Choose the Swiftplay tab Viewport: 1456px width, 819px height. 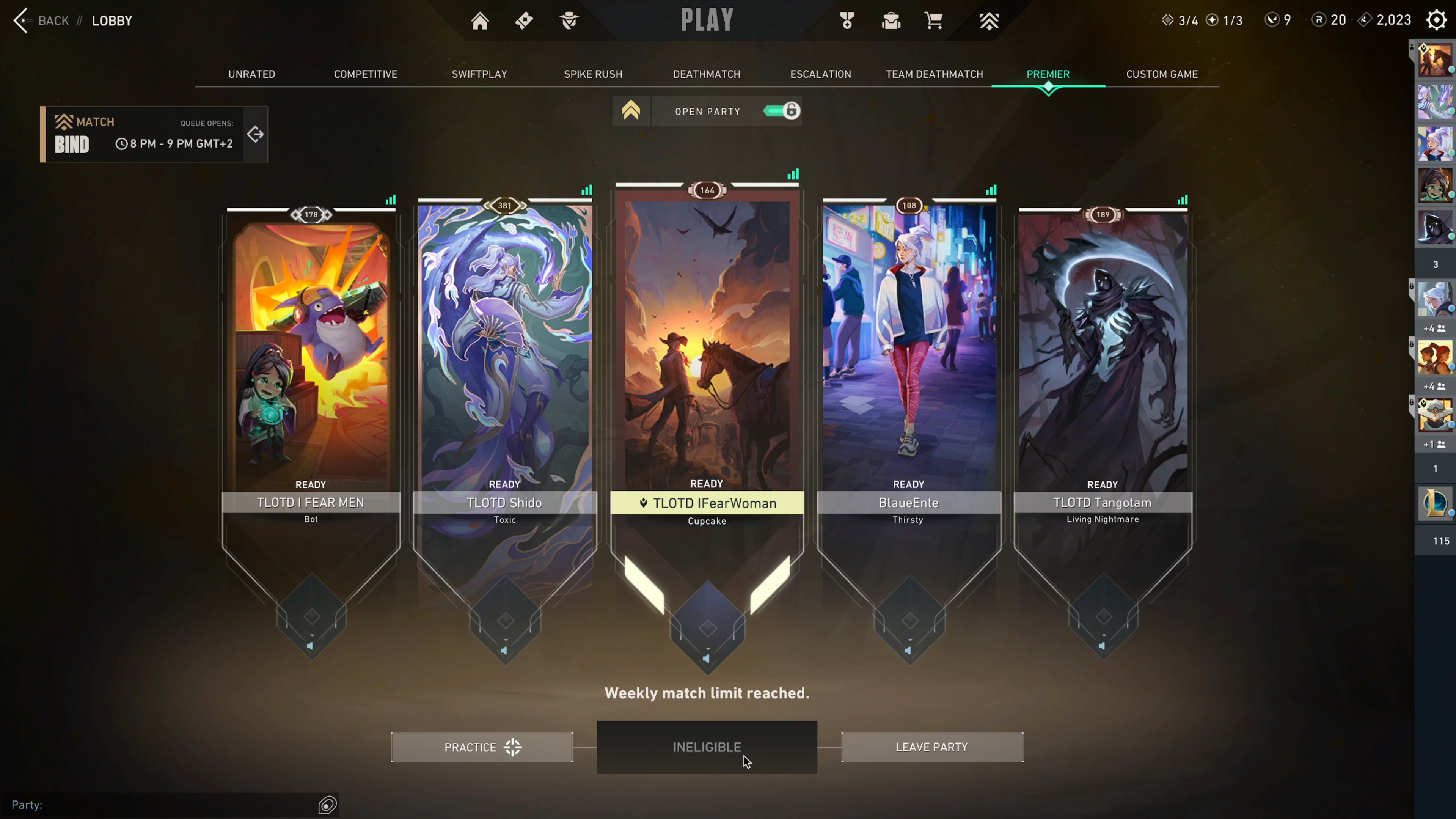[x=479, y=74]
